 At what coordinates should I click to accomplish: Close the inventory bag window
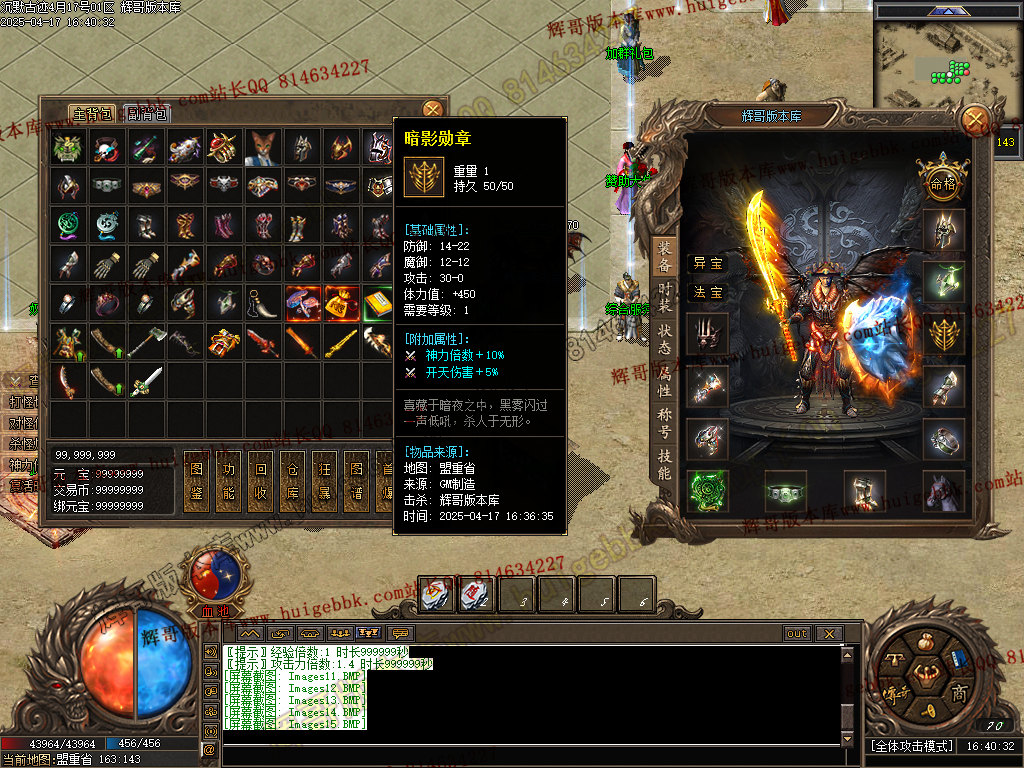click(432, 109)
